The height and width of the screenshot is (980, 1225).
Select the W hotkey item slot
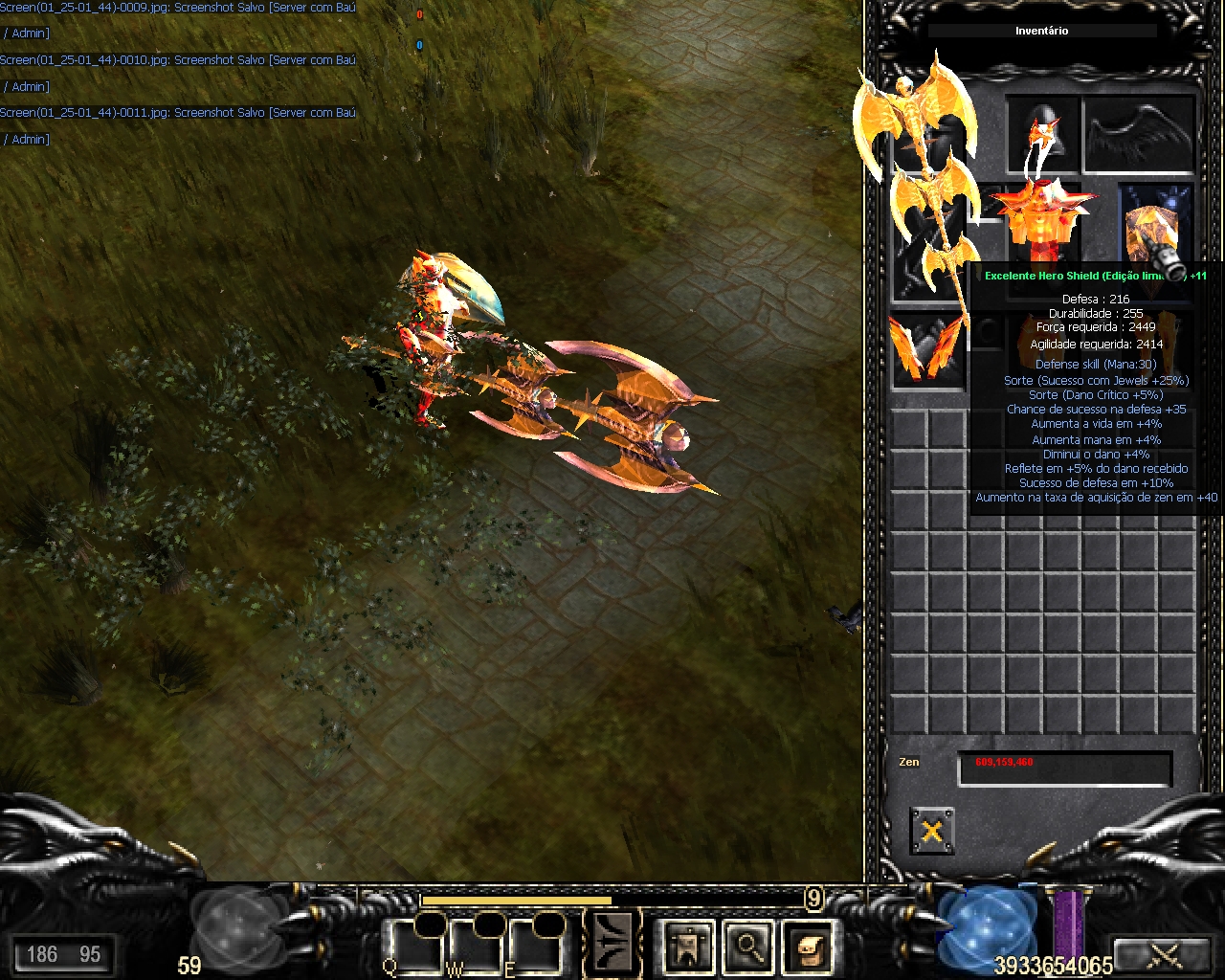point(476,946)
